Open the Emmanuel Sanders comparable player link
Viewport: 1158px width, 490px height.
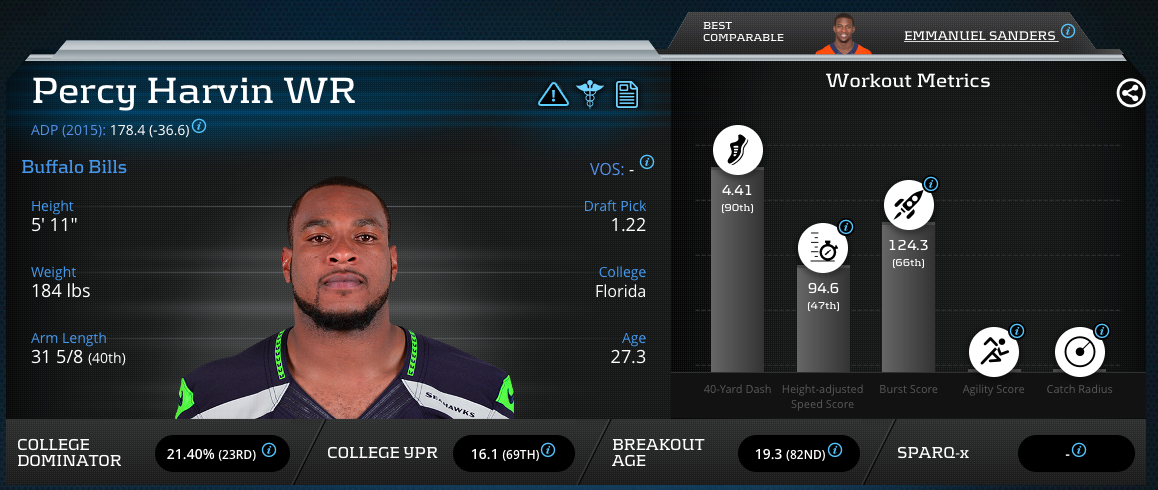[x=979, y=35]
